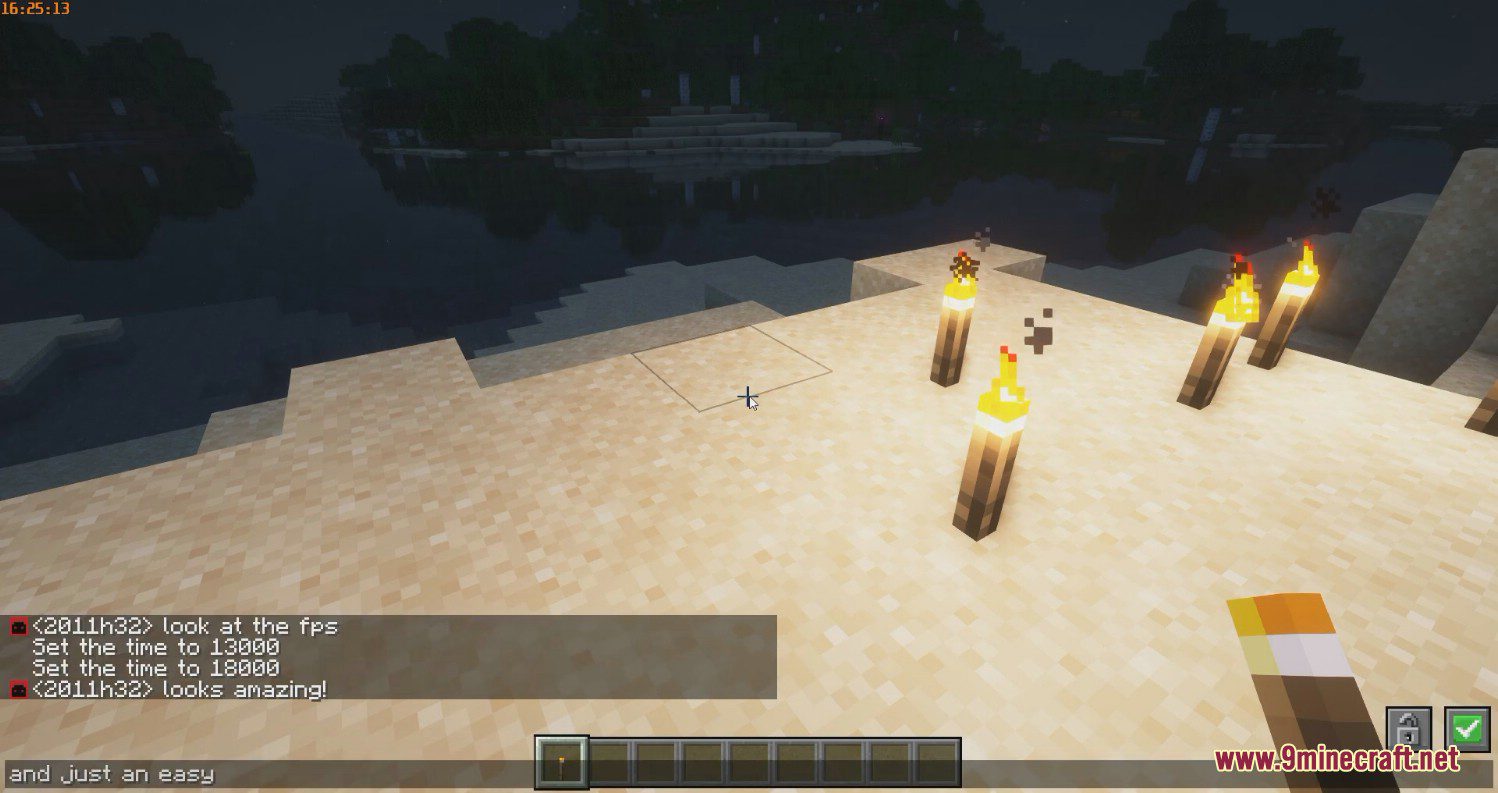Screen dimensions: 1498x793
Task: Click the chat line reading 'and just an easy'
Action: [x=110, y=772]
